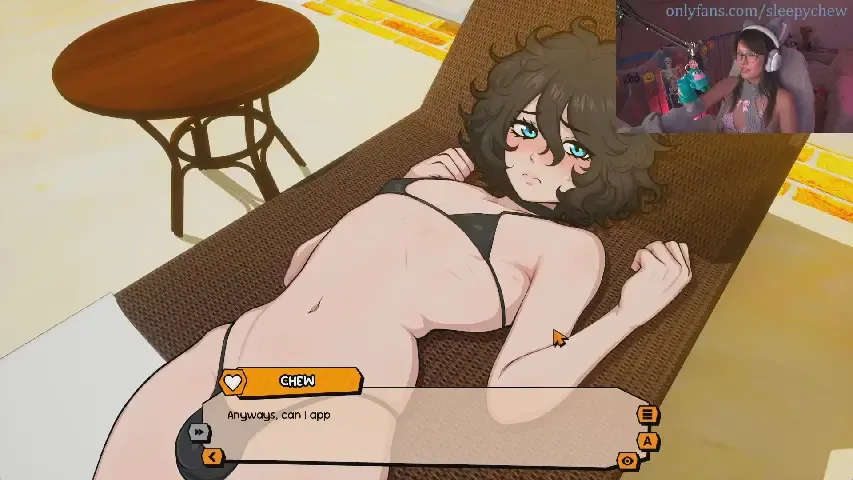Open the dialogue log menu button

click(x=647, y=415)
